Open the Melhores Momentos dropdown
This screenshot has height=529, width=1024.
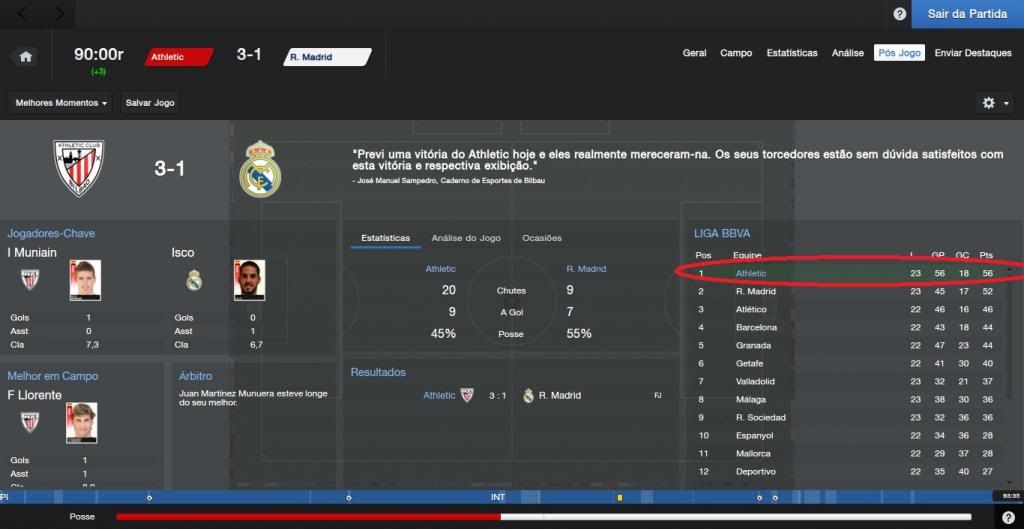click(x=62, y=103)
